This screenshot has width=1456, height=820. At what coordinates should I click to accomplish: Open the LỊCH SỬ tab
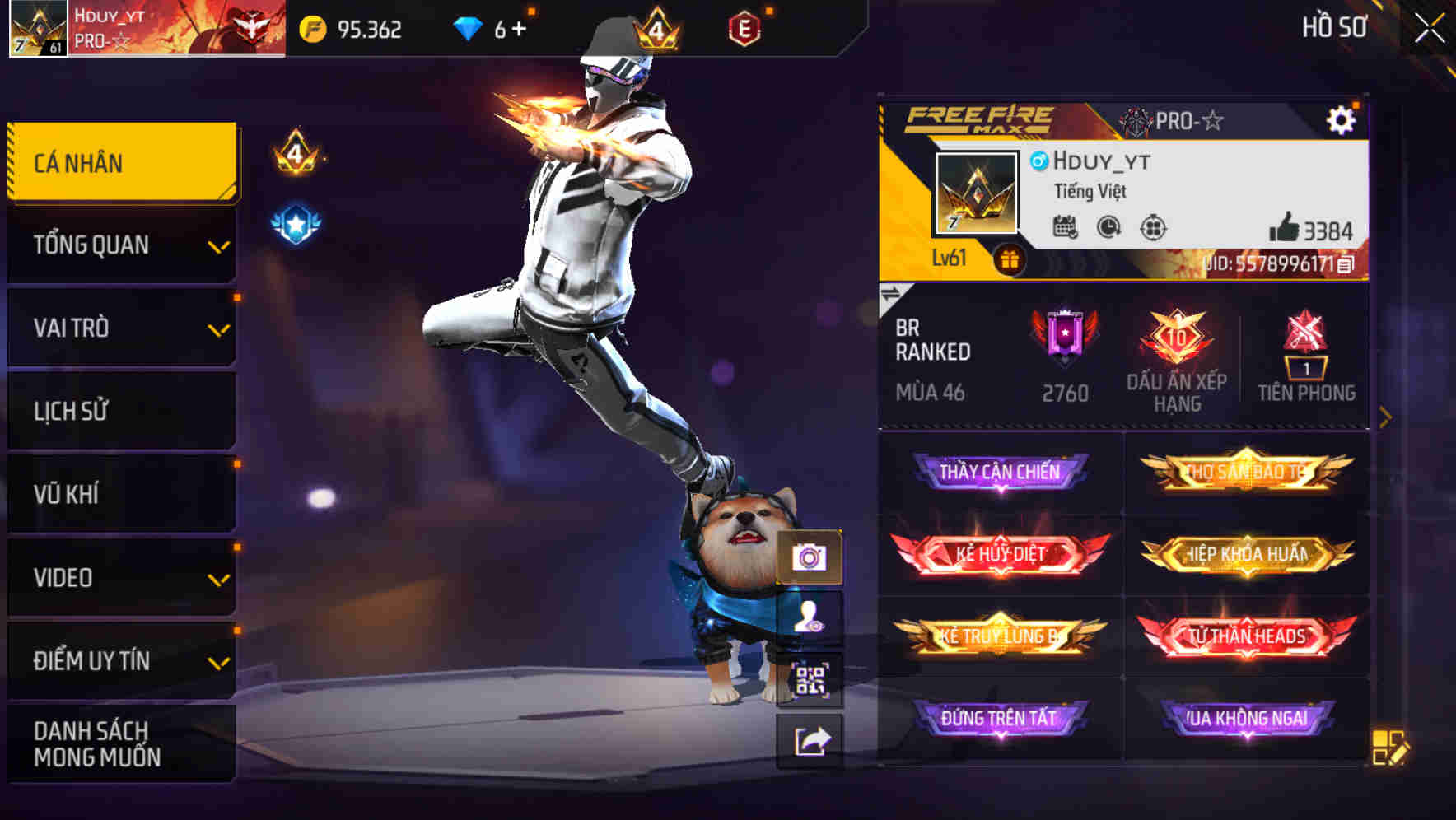pos(120,410)
